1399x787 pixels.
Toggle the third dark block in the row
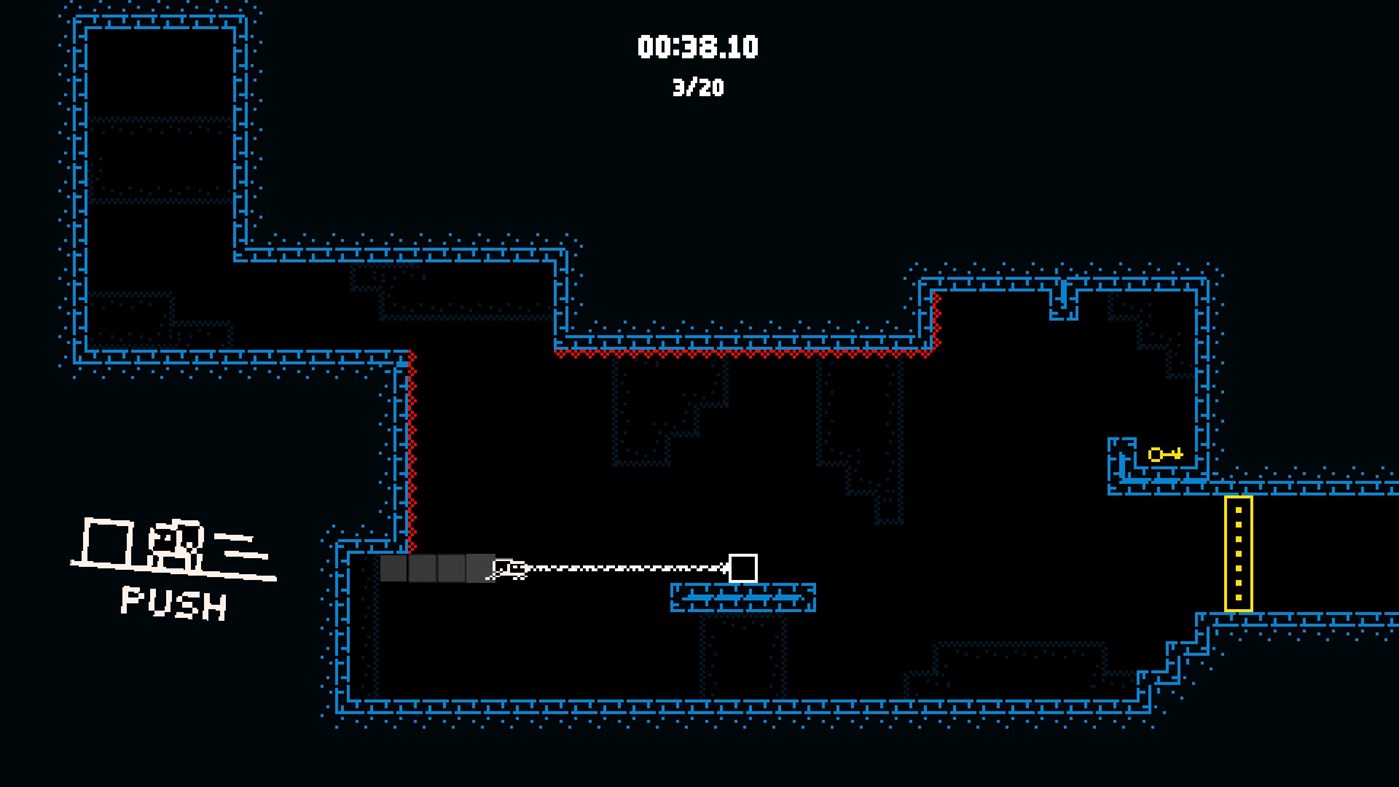pos(450,568)
